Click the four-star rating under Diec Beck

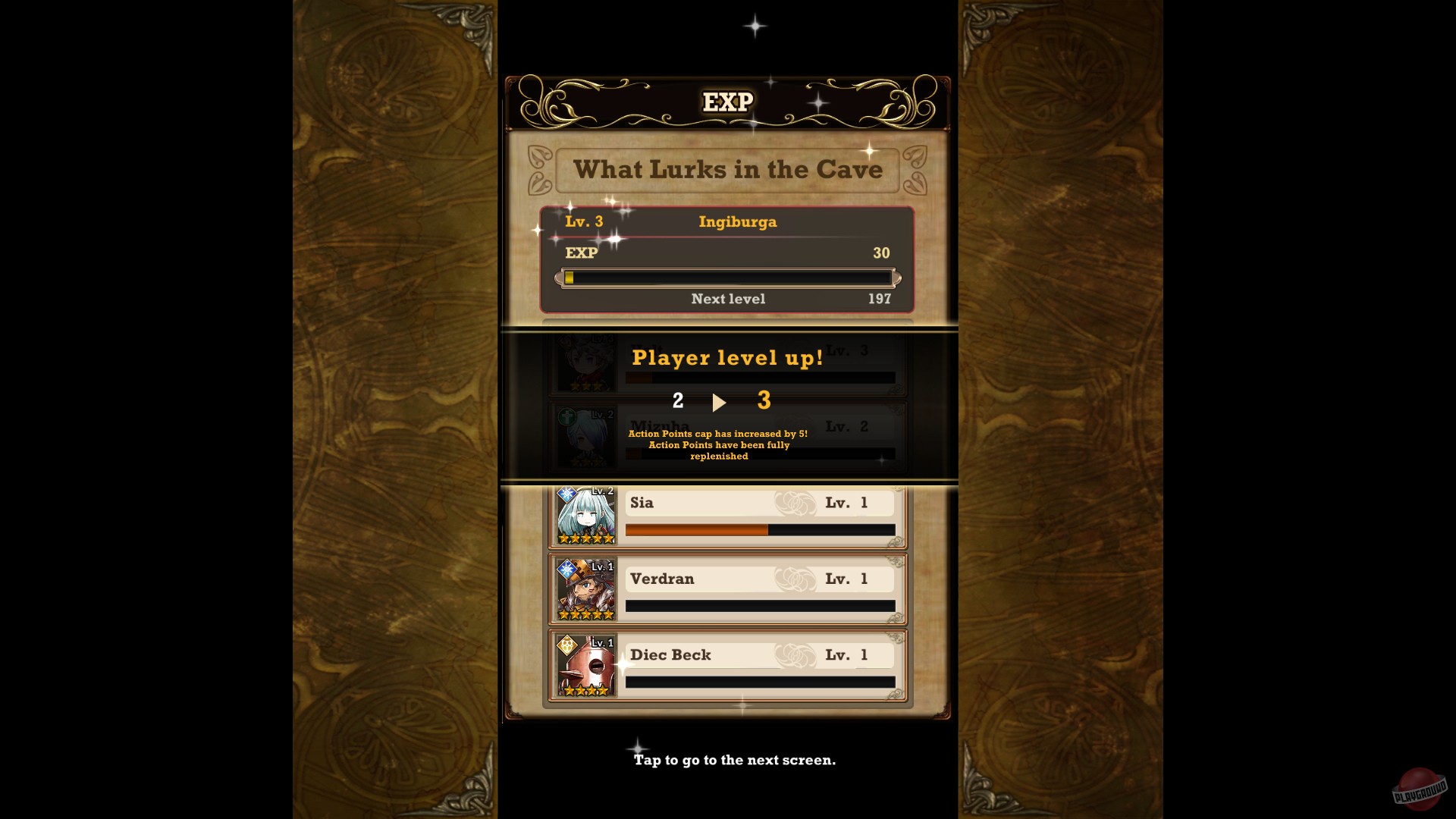click(585, 690)
